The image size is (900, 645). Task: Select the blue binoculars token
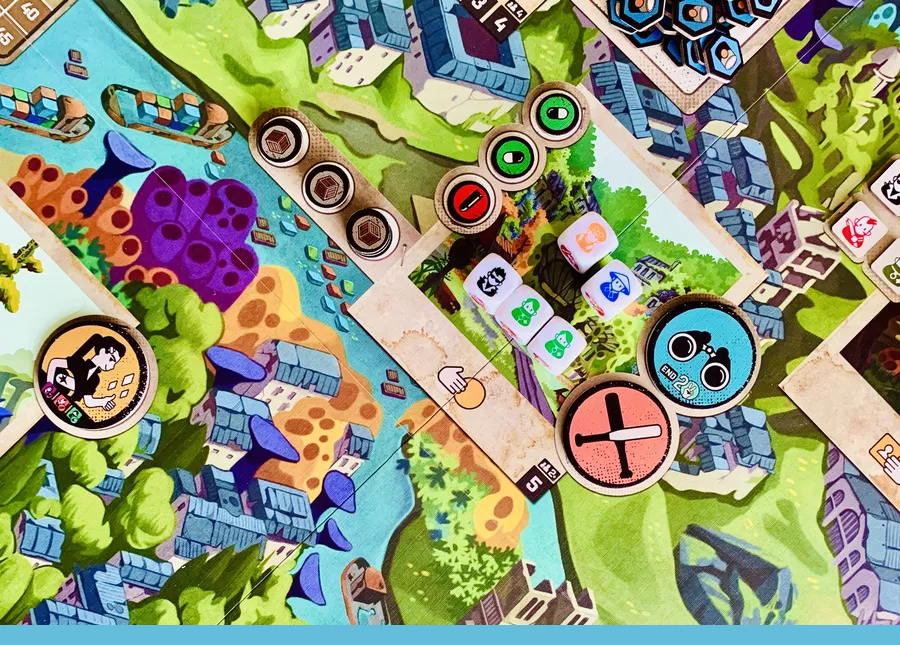coord(699,353)
